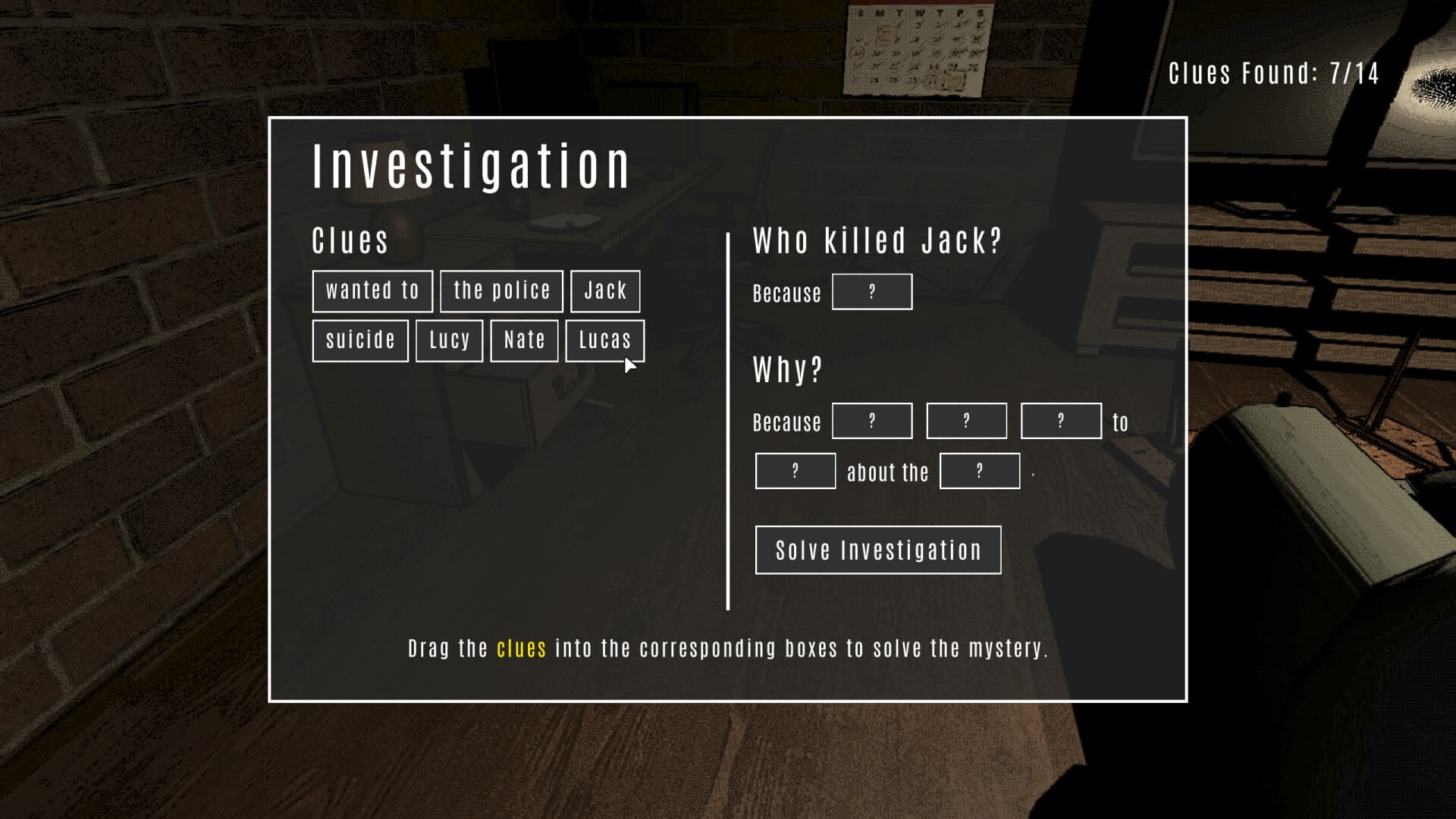This screenshot has height=819, width=1456.
Task: Select the "Lucy" clue tile
Action: [x=449, y=340]
